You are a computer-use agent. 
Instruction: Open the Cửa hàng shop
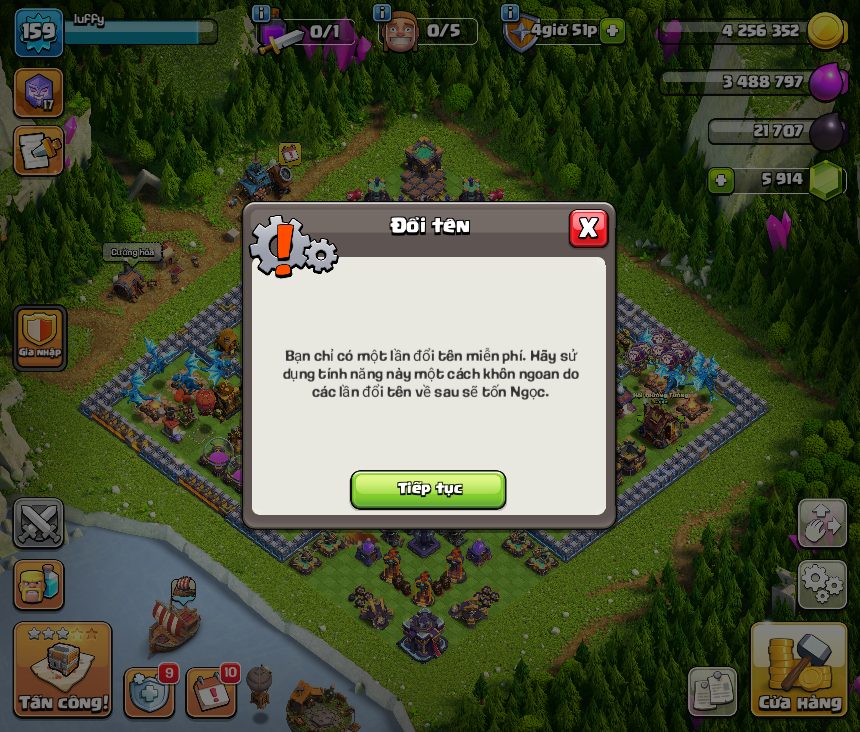pyautogui.click(x=799, y=670)
